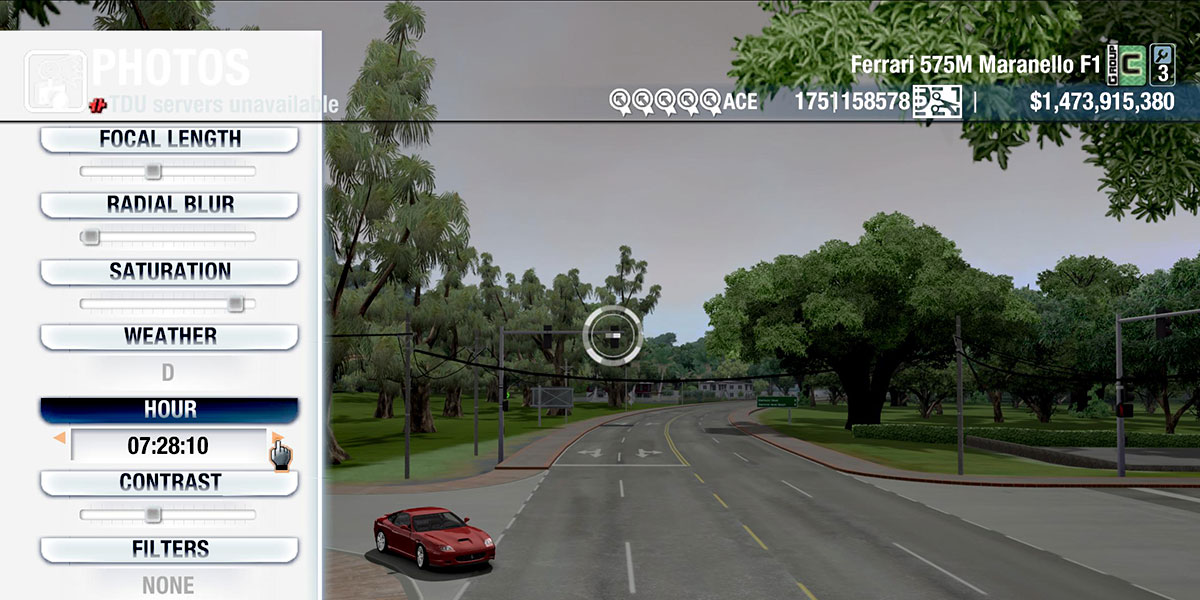Select the Focal Length option

point(169,140)
